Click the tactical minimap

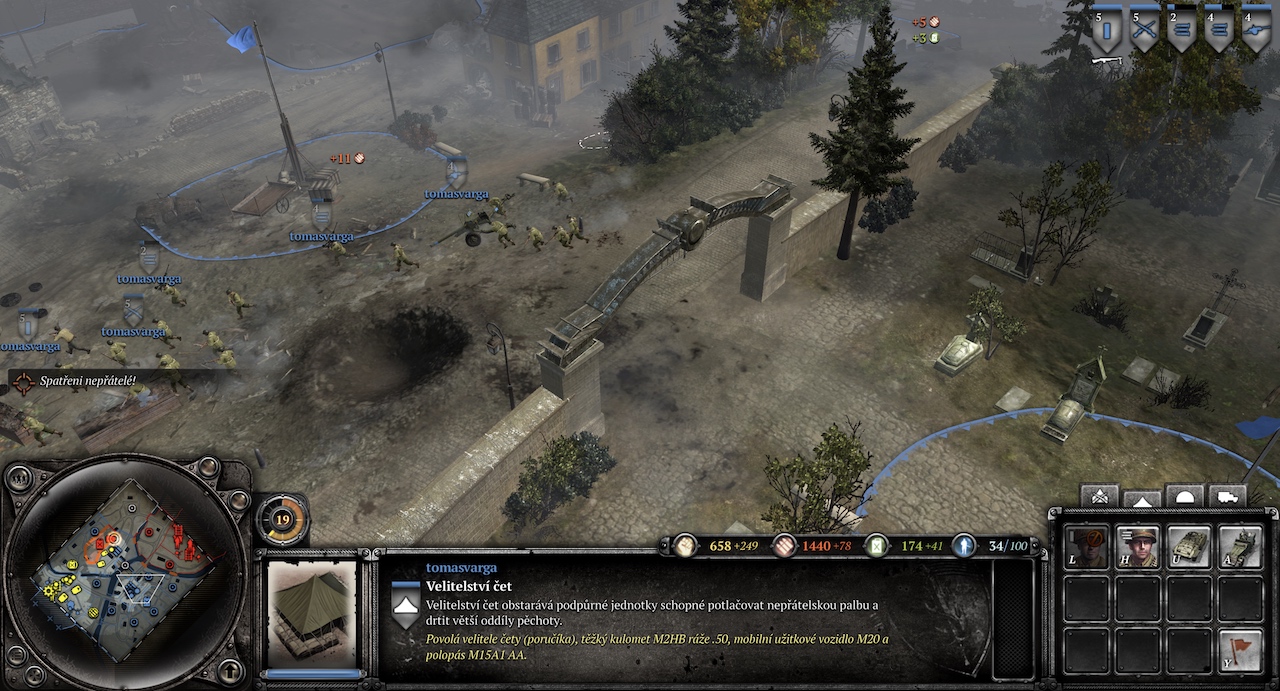pyautogui.click(x=124, y=570)
